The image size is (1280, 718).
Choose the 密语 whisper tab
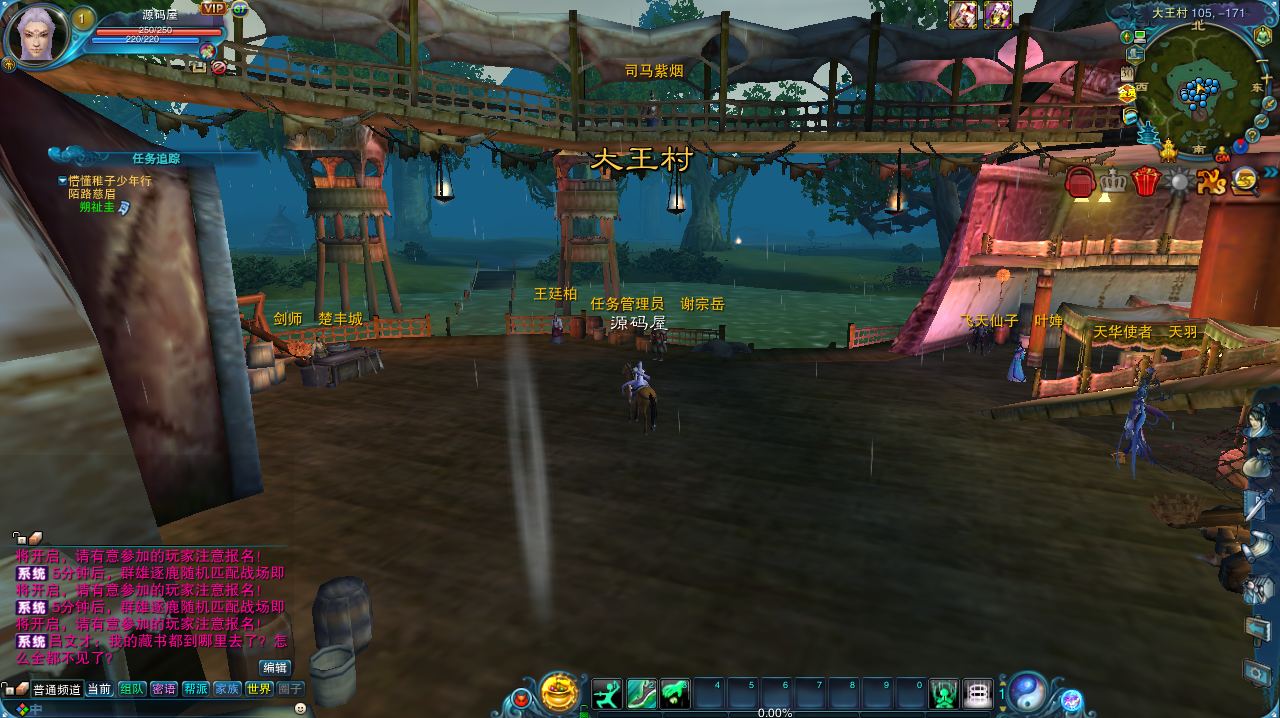point(164,689)
